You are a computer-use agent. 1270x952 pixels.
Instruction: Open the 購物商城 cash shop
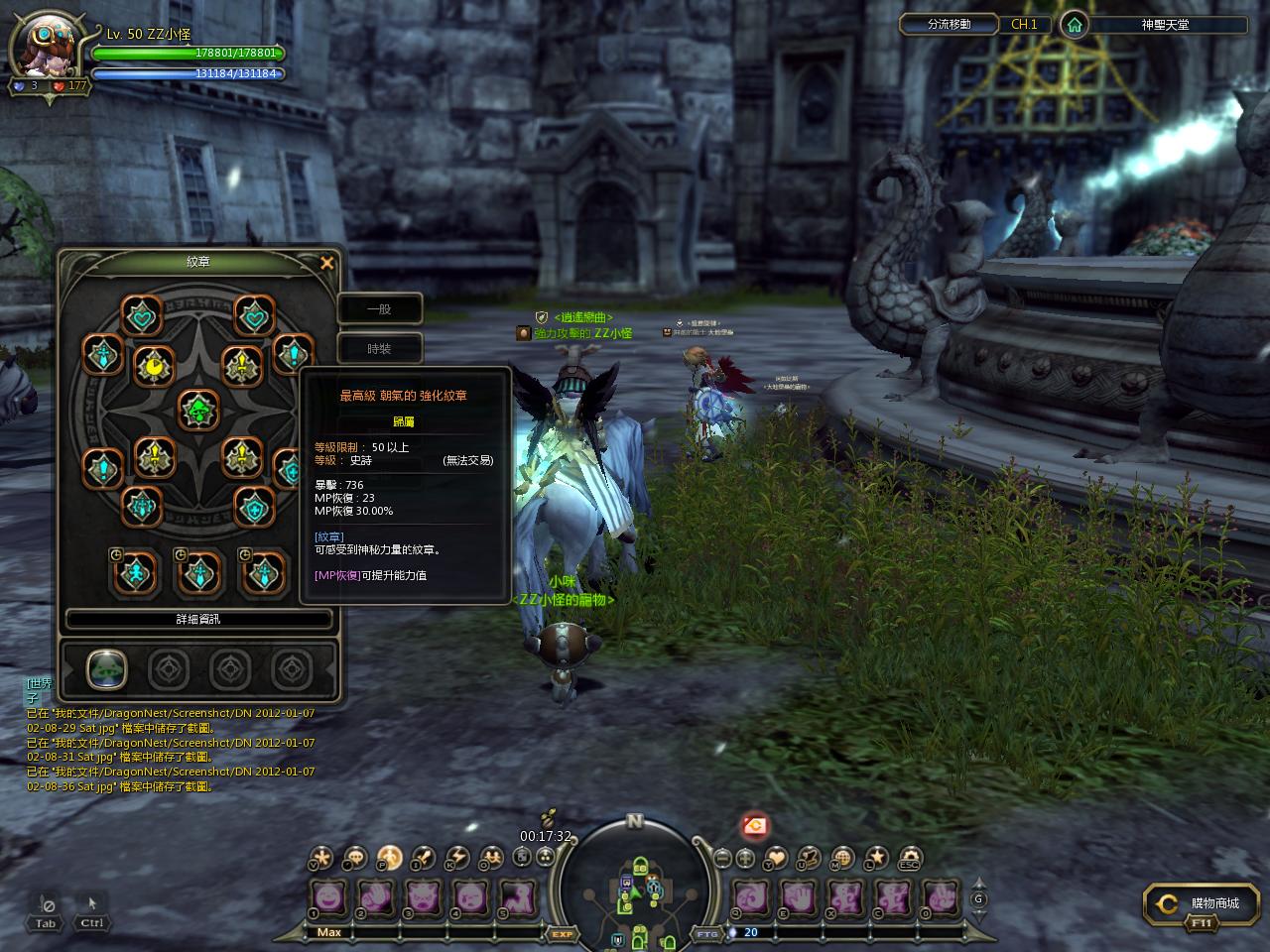click(x=1199, y=903)
